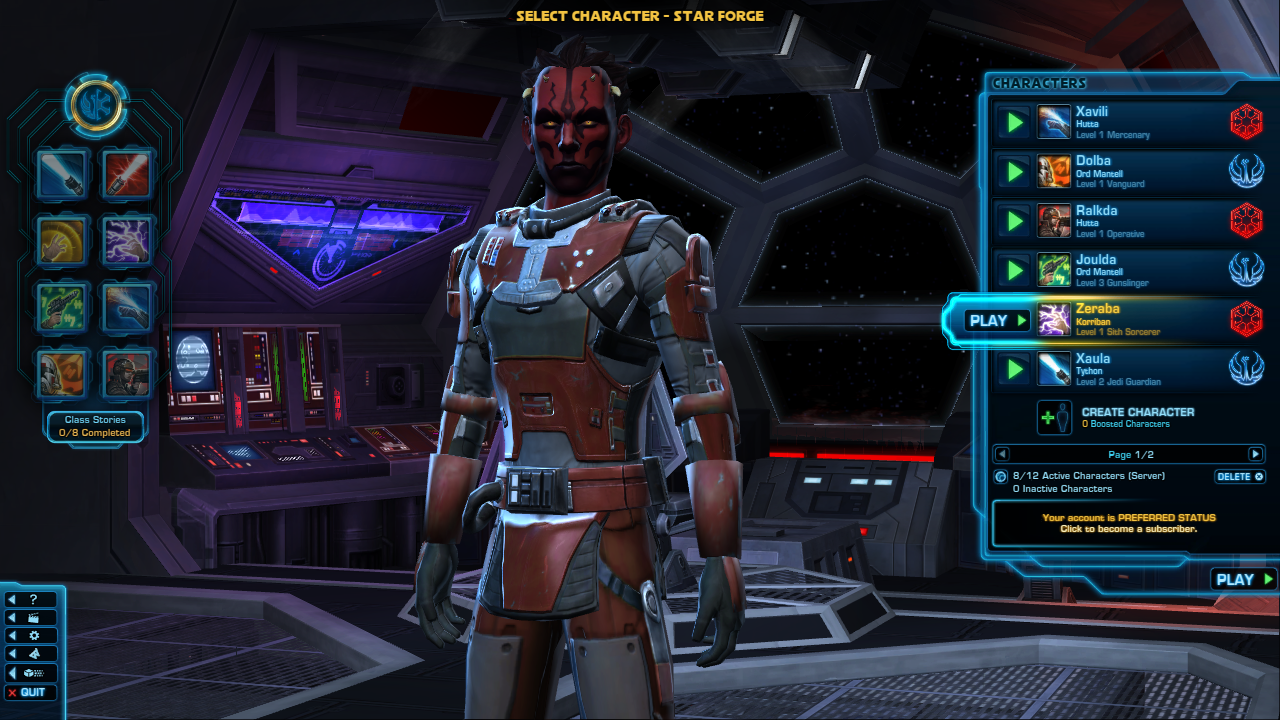The width and height of the screenshot is (1280, 720).
Task: Click the Preferred Status subscribe notice
Action: point(1128,523)
